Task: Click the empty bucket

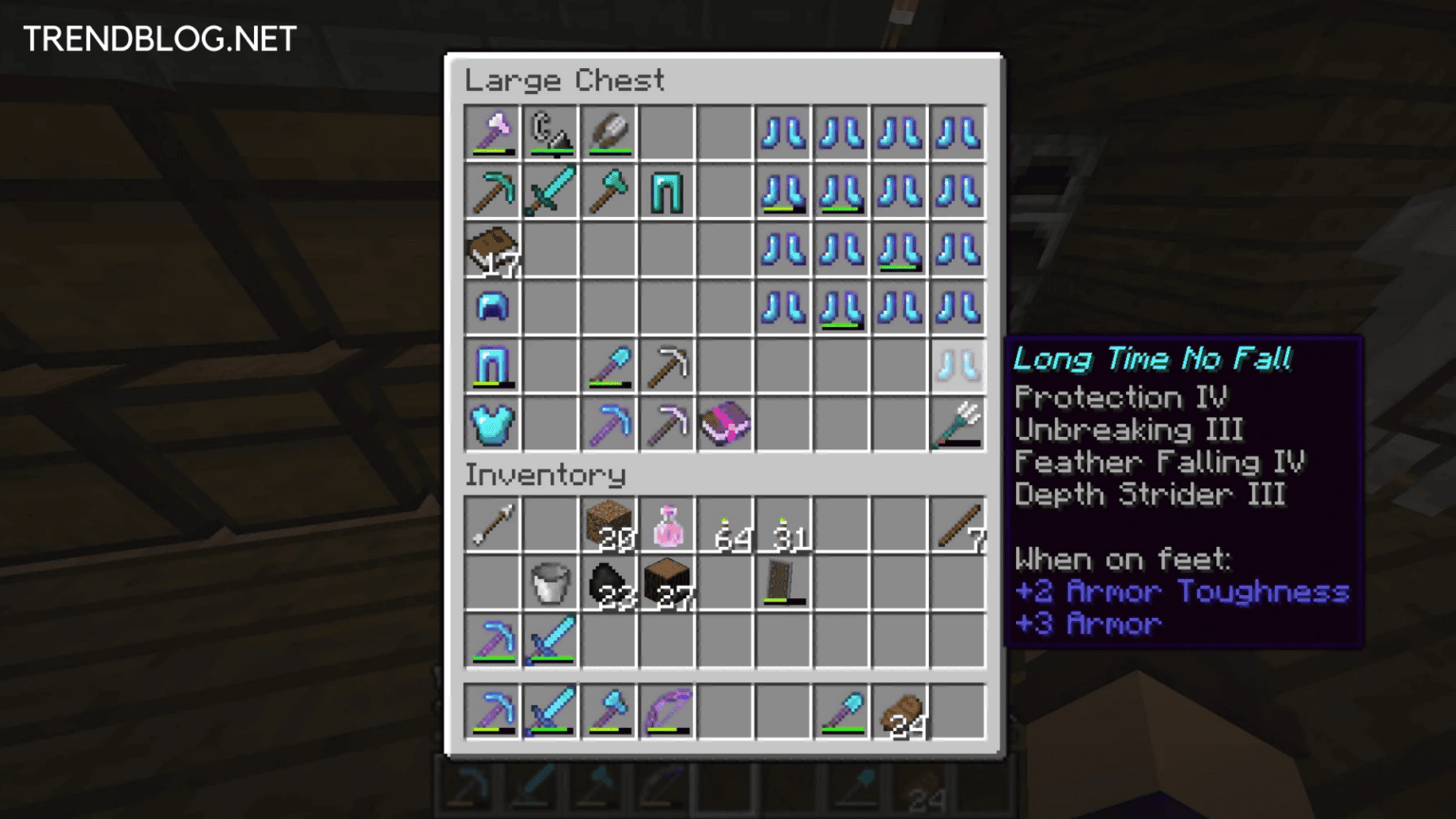Action: pos(551,583)
